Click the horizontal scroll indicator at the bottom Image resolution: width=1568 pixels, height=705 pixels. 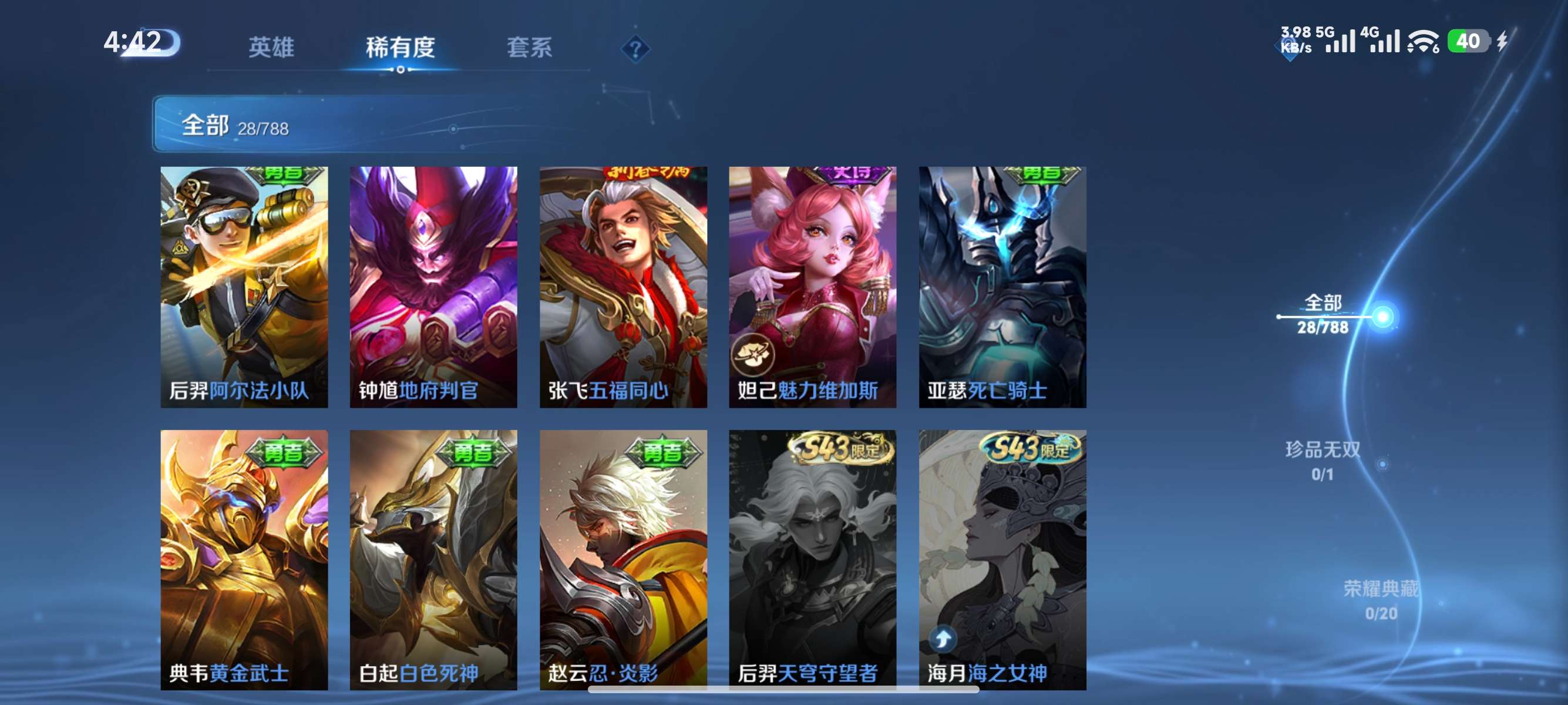tap(784, 690)
